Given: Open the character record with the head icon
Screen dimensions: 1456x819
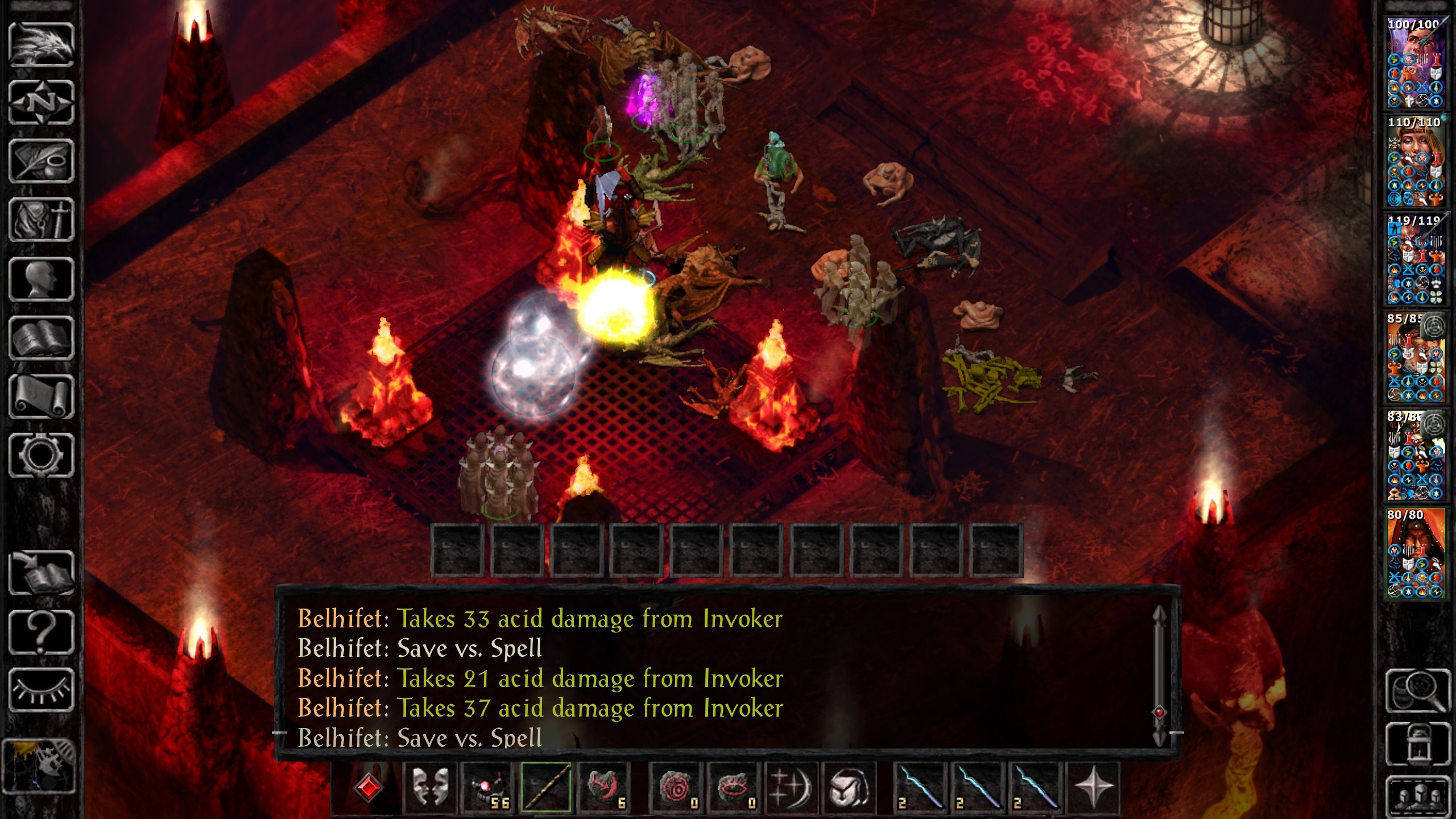Looking at the screenshot, I should click(x=41, y=279).
